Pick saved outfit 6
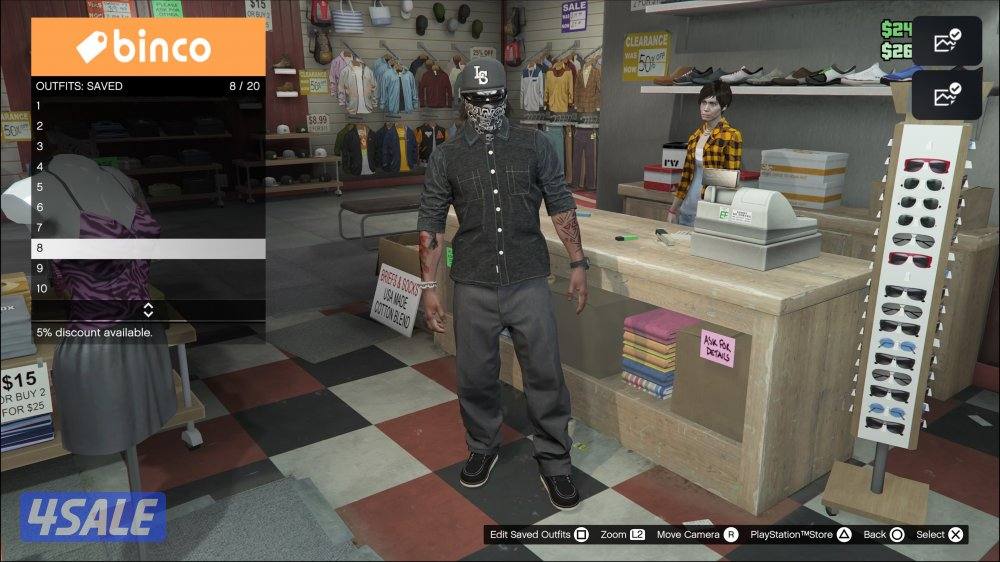1000x562 pixels. (x=148, y=208)
